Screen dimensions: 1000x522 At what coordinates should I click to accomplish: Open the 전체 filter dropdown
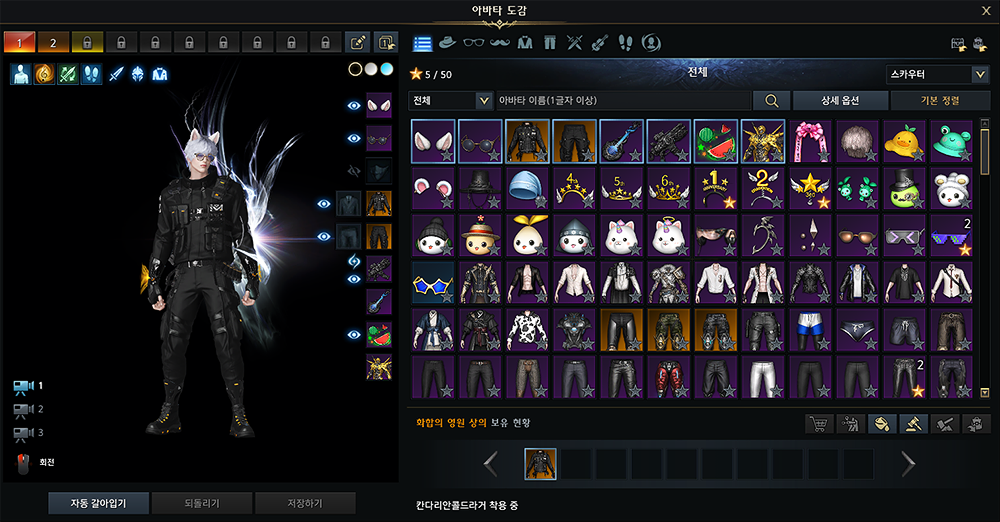(x=451, y=100)
